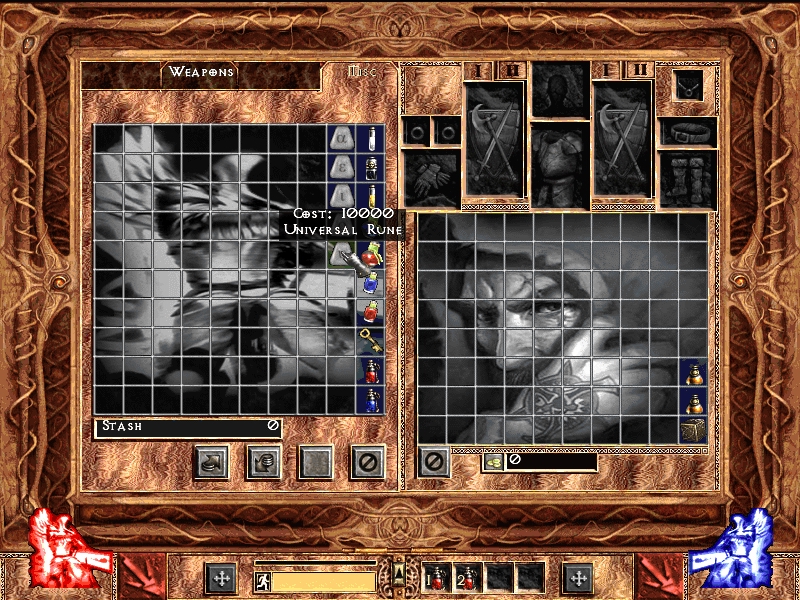Choose the gloves equipment slot
The image size is (800, 600).
click(431, 176)
